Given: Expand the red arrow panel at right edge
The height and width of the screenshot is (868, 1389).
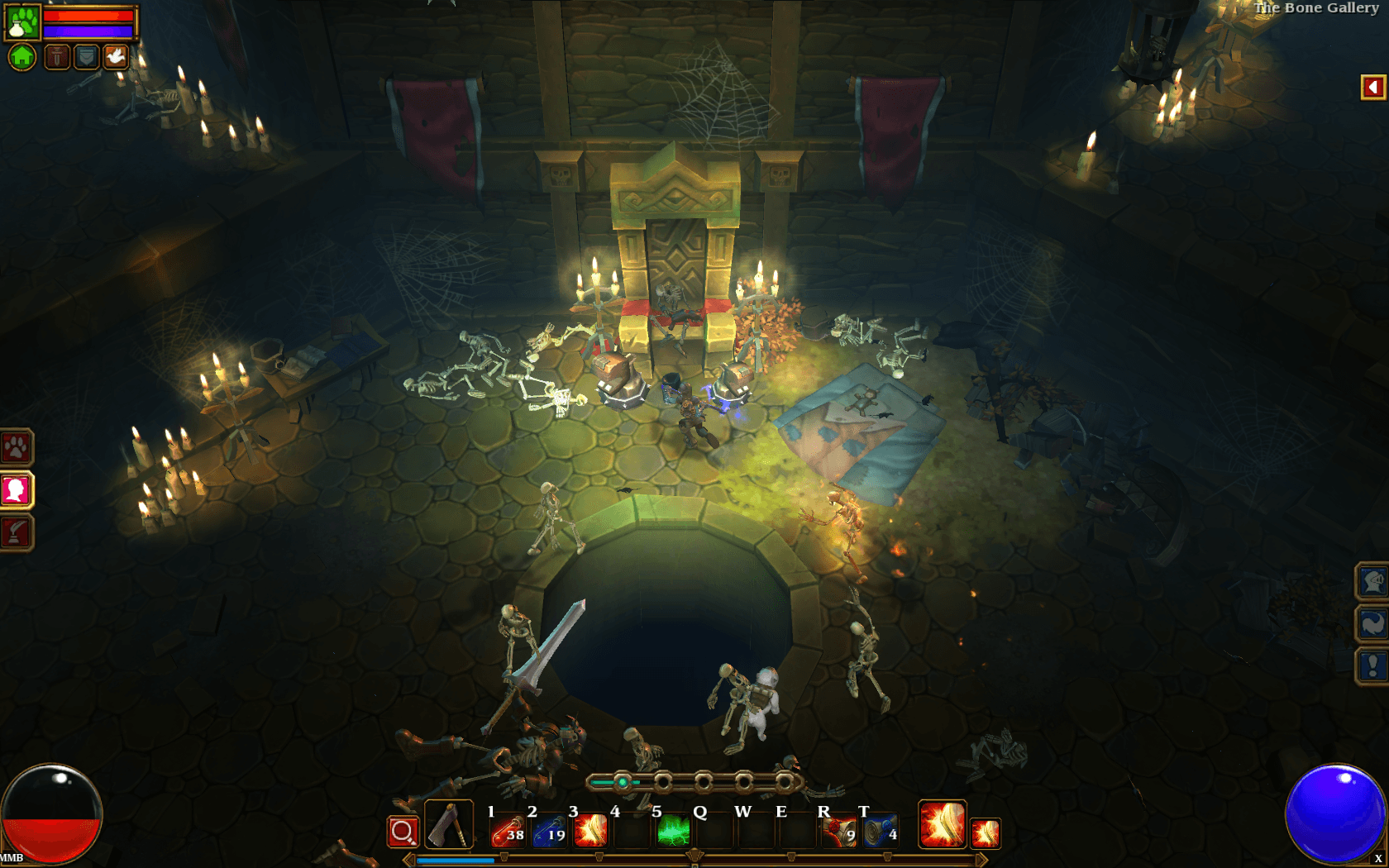Looking at the screenshot, I should tap(1372, 88).
